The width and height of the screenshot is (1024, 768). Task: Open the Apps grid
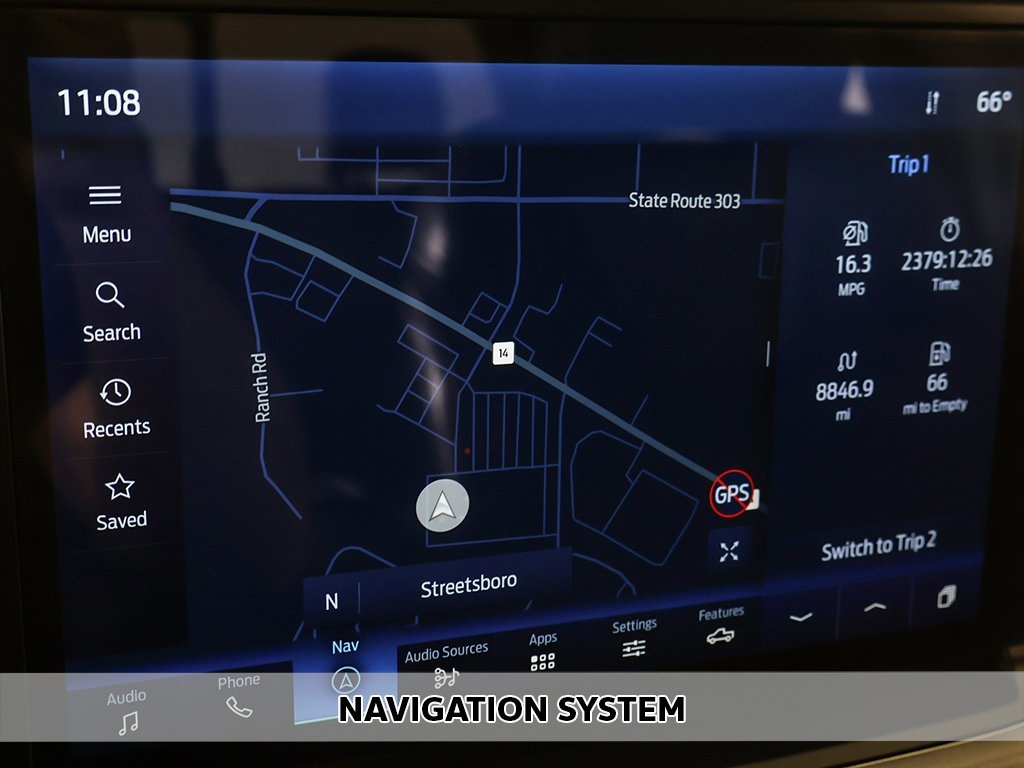pos(543,651)
